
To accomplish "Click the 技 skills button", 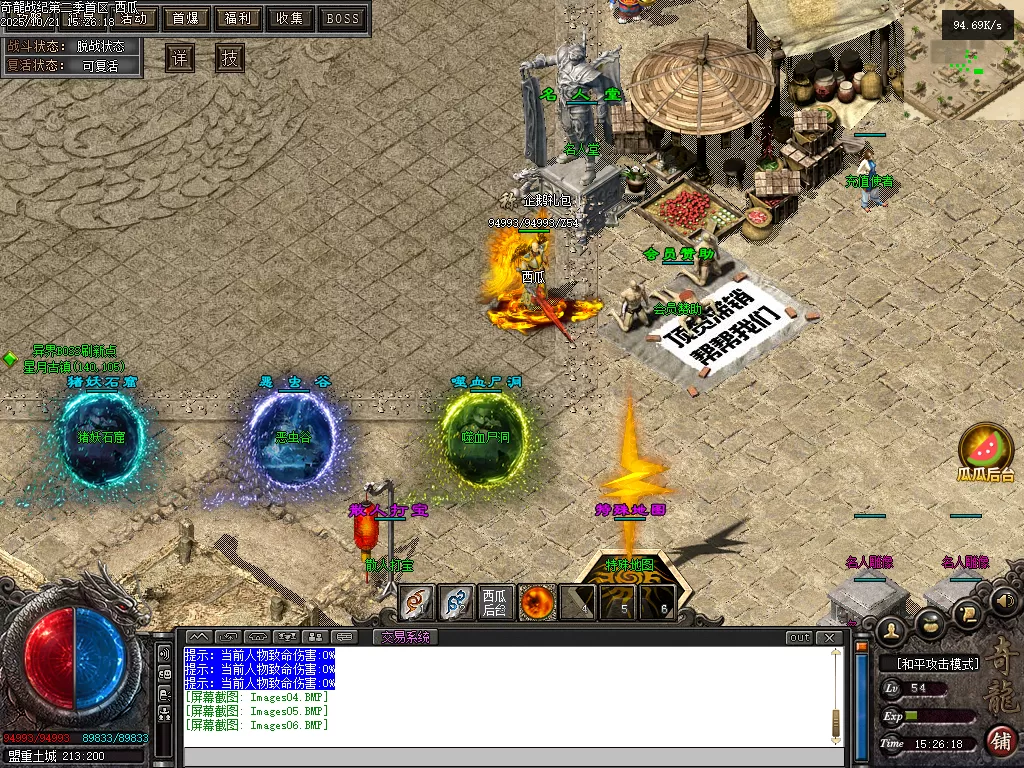I will point(230,58).
